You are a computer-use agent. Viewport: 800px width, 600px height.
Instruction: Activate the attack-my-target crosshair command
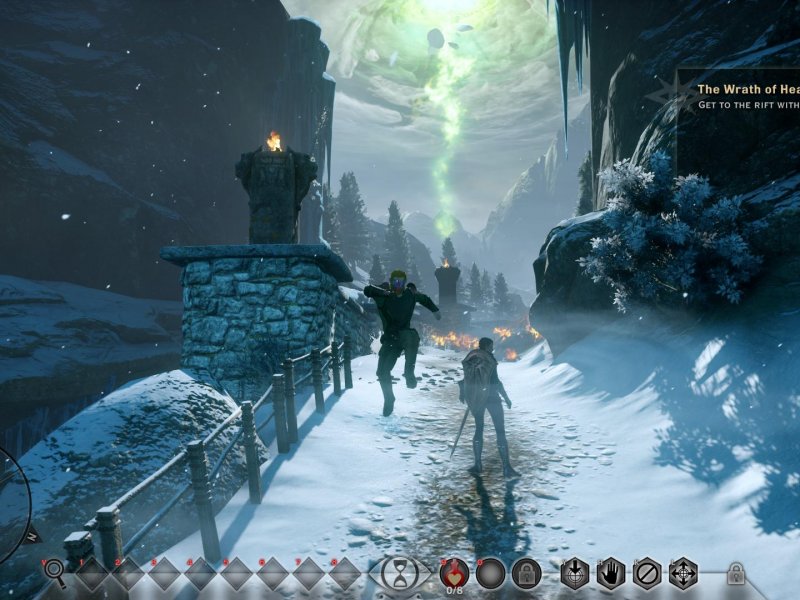(x=575, y=573)
